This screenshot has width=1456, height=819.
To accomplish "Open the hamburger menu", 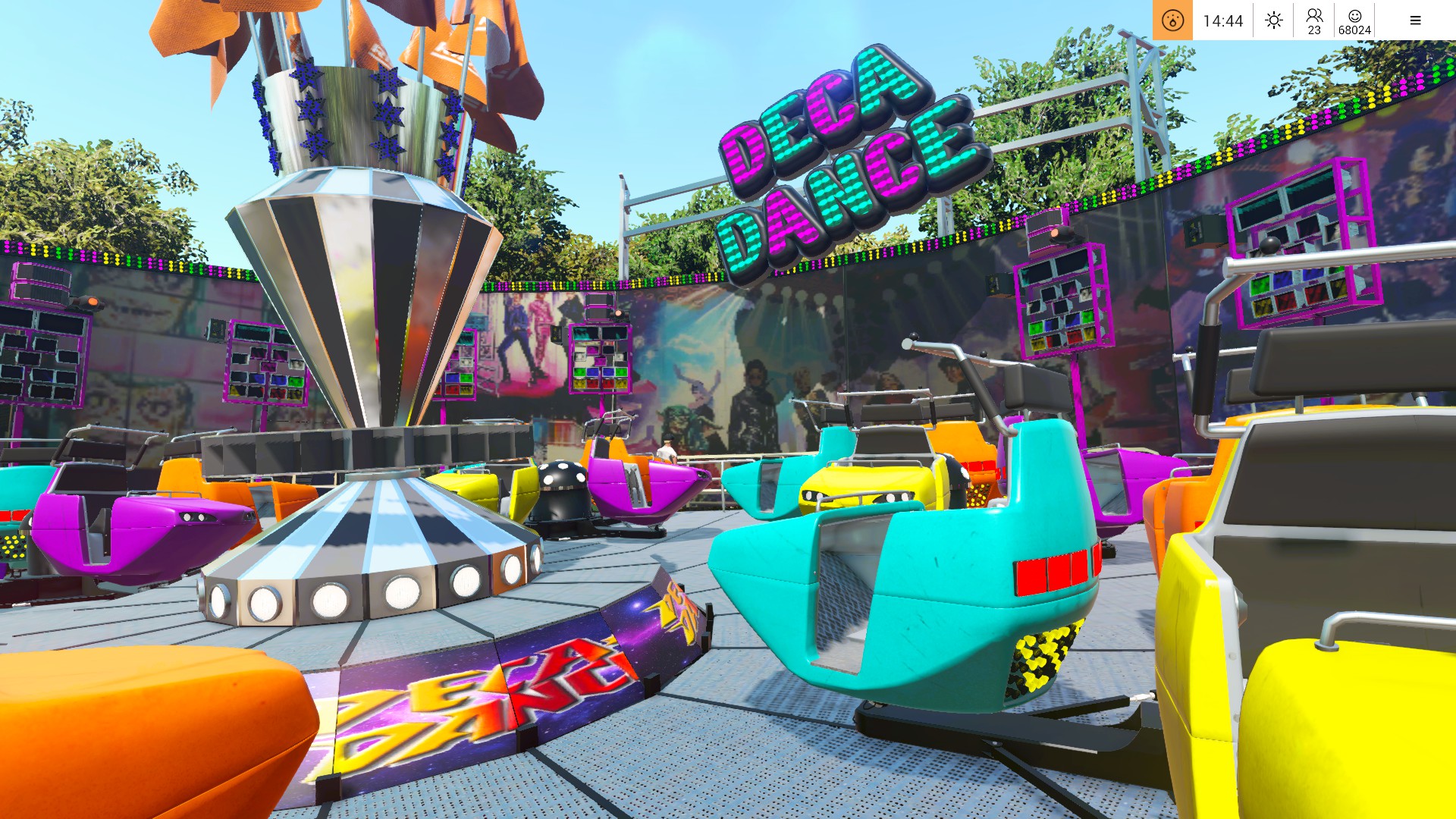I will click(1415, 20).
